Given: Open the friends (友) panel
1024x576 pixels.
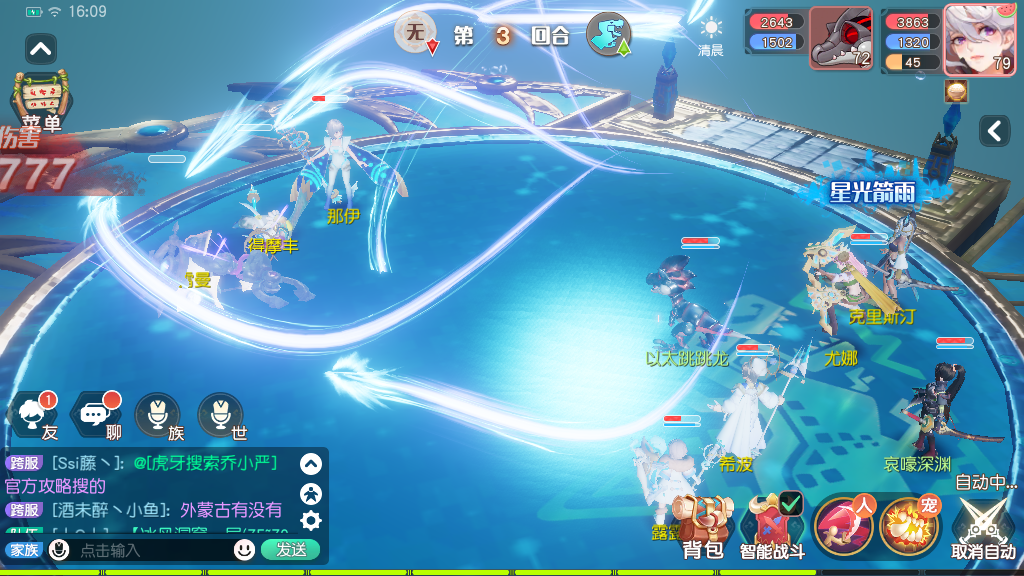Looking at the screenshot, I should tap(36, 413).
